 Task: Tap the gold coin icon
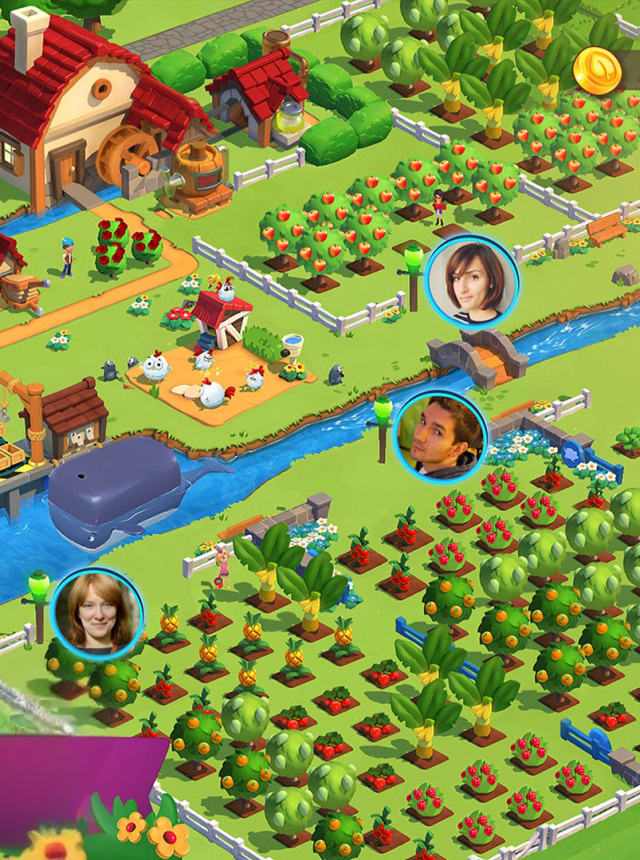597,70
